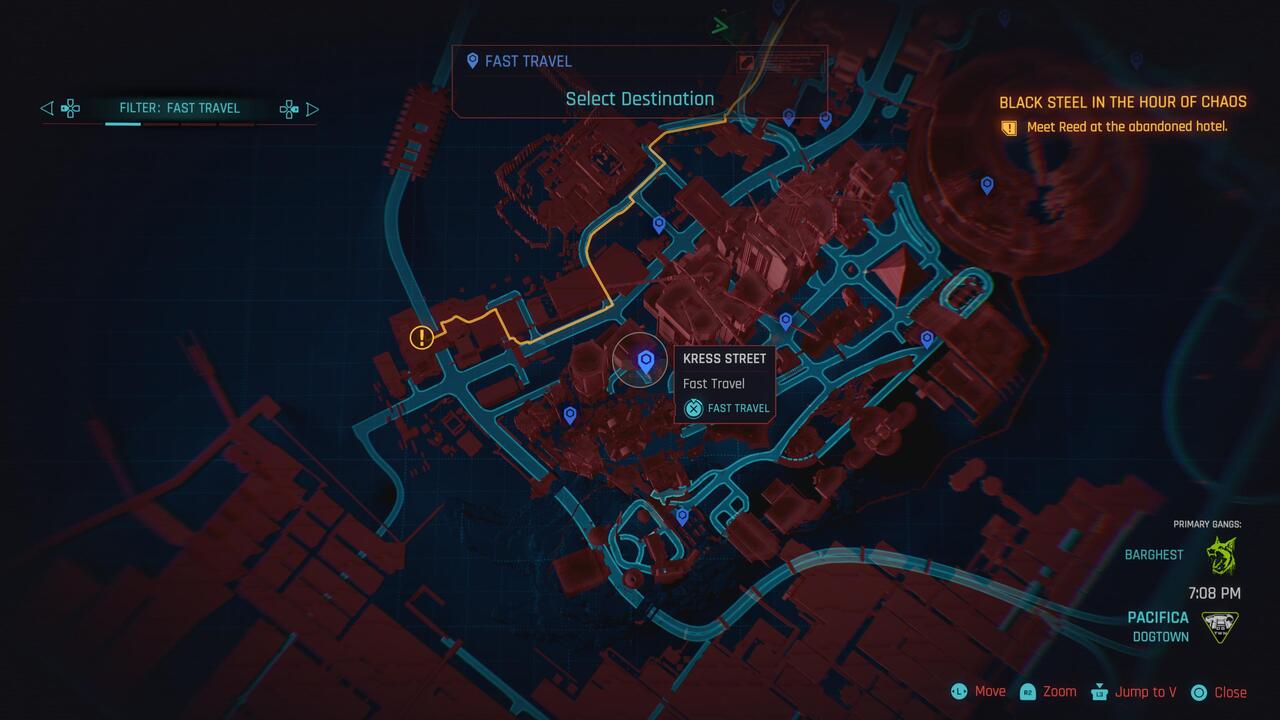Select the fast travel pin at the map's southern edge
The image size is (1280, 720).
pos(683,514)
